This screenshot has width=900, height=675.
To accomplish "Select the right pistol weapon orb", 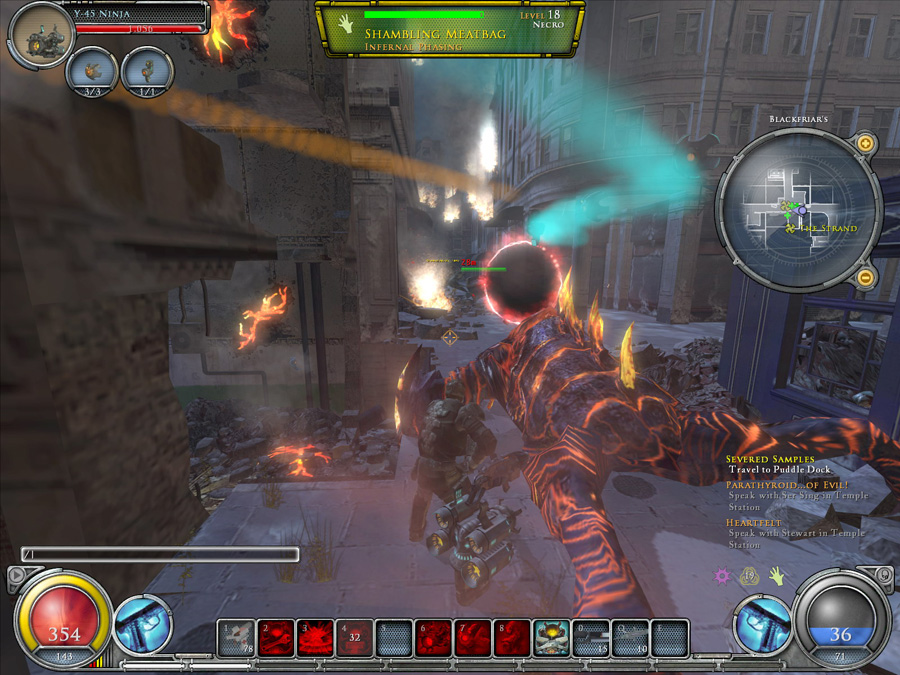I will 763,624.
